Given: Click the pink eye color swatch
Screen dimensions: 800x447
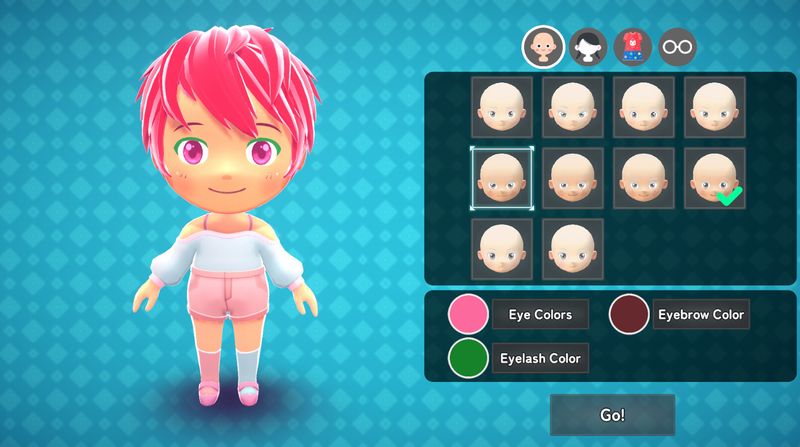Looking at the screenshot, I should point(468,315).
